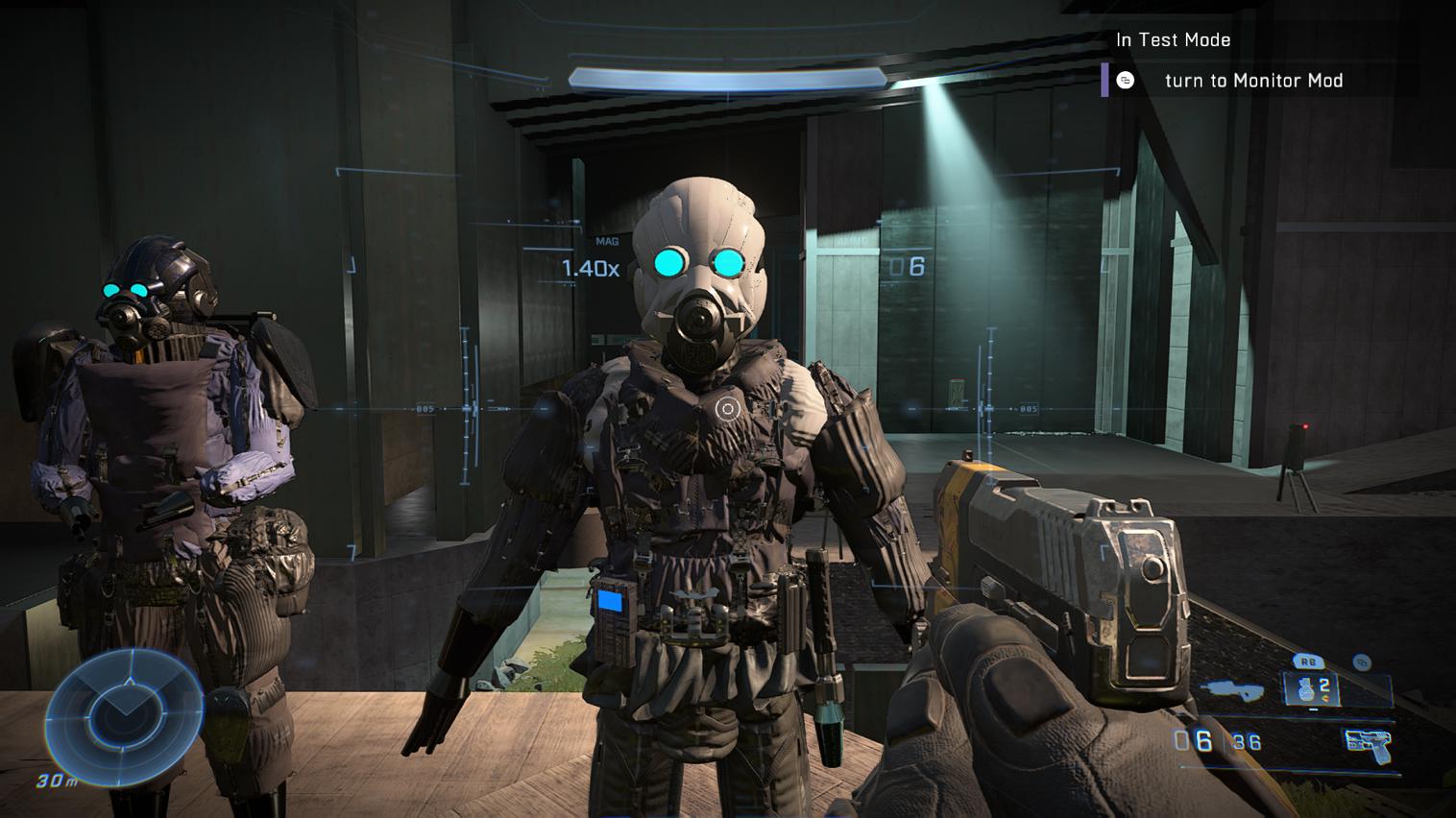Screen dimensions: 1456x818
Task: Switch to the stowed rifle weapon icon
Action: pos(1232,688)
